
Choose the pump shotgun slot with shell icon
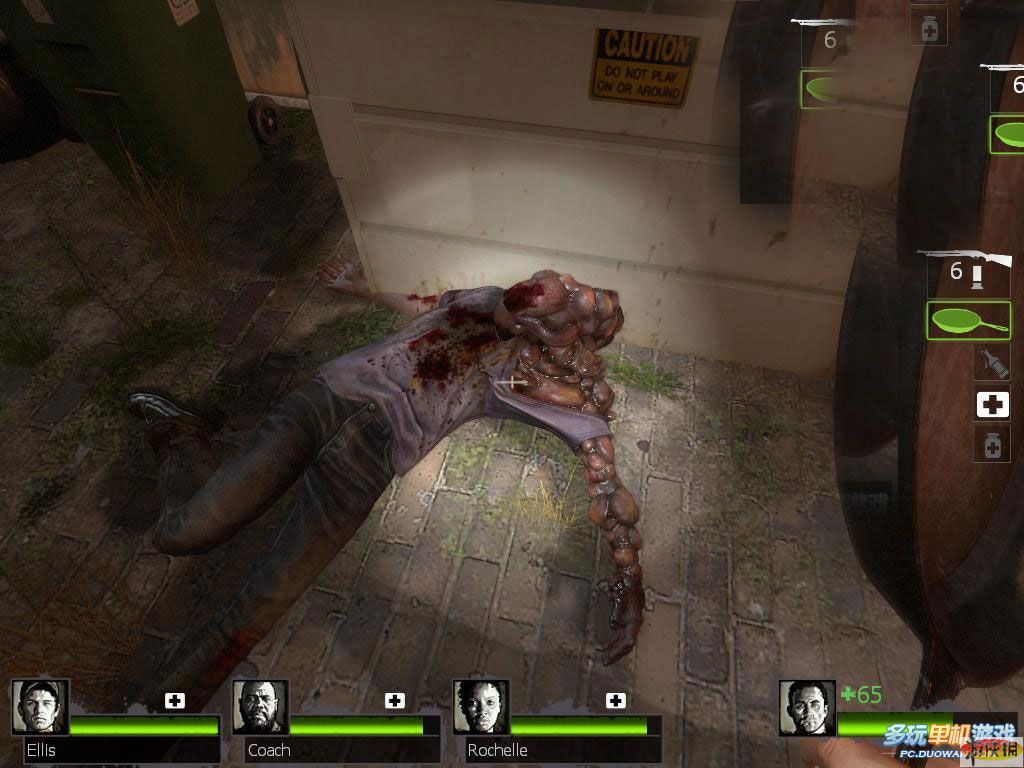[x=967, y=270]
